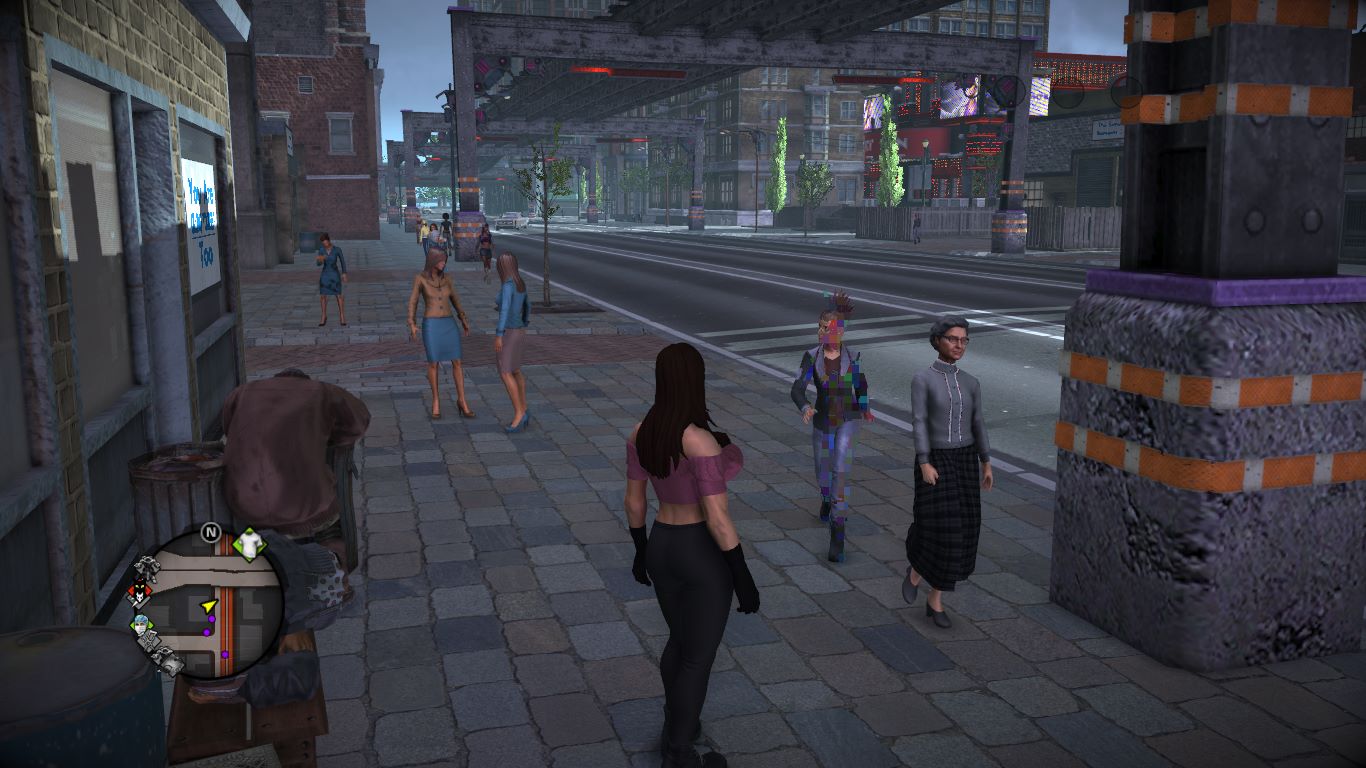Click the yellow player arrow on minimap
Image resolution: width=1366 pixels, height=768 pixels.
pyautogui.click(x=208, y=606)
